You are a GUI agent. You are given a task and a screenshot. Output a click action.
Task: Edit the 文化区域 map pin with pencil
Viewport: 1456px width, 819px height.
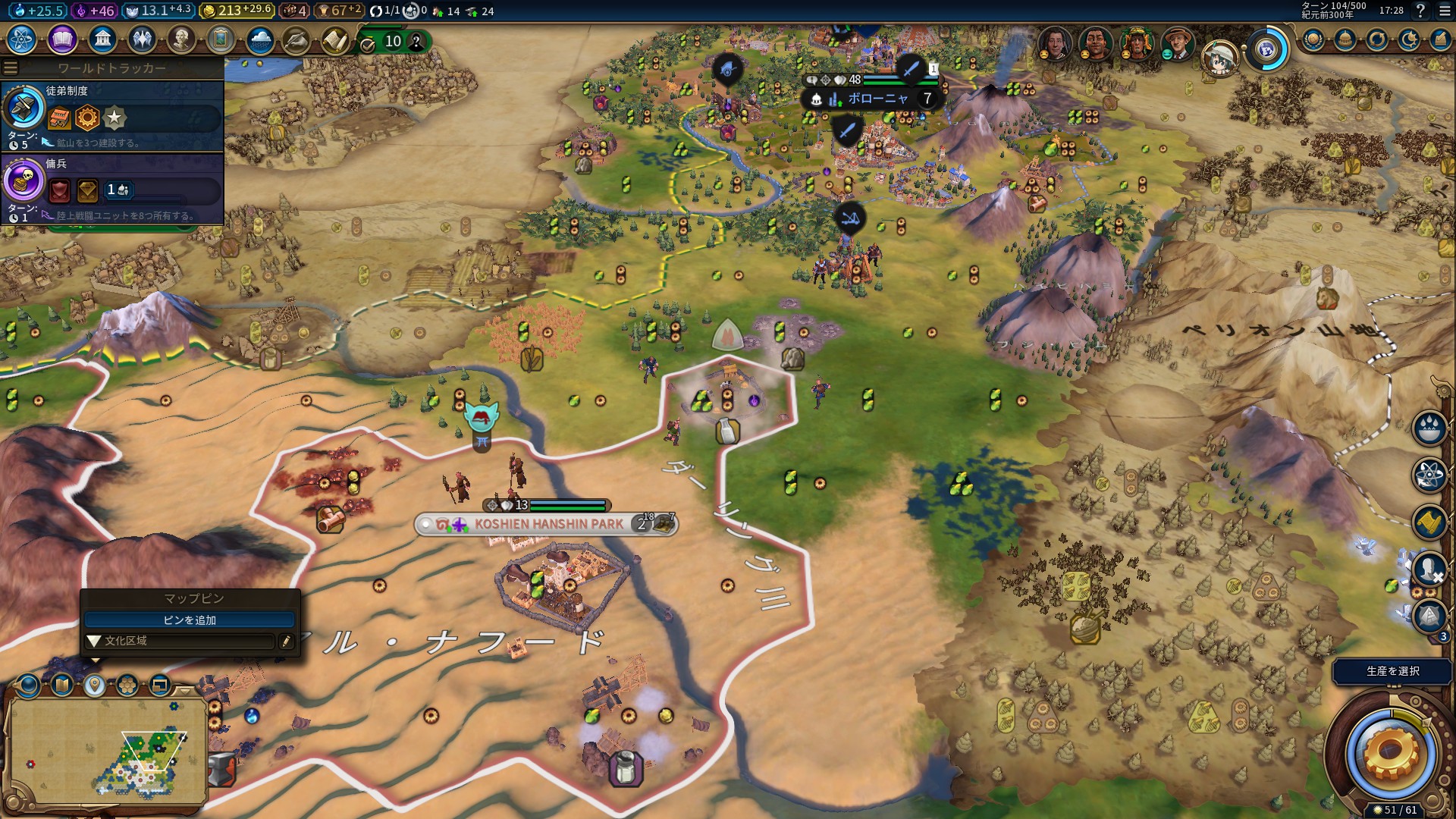click(286, 642)
